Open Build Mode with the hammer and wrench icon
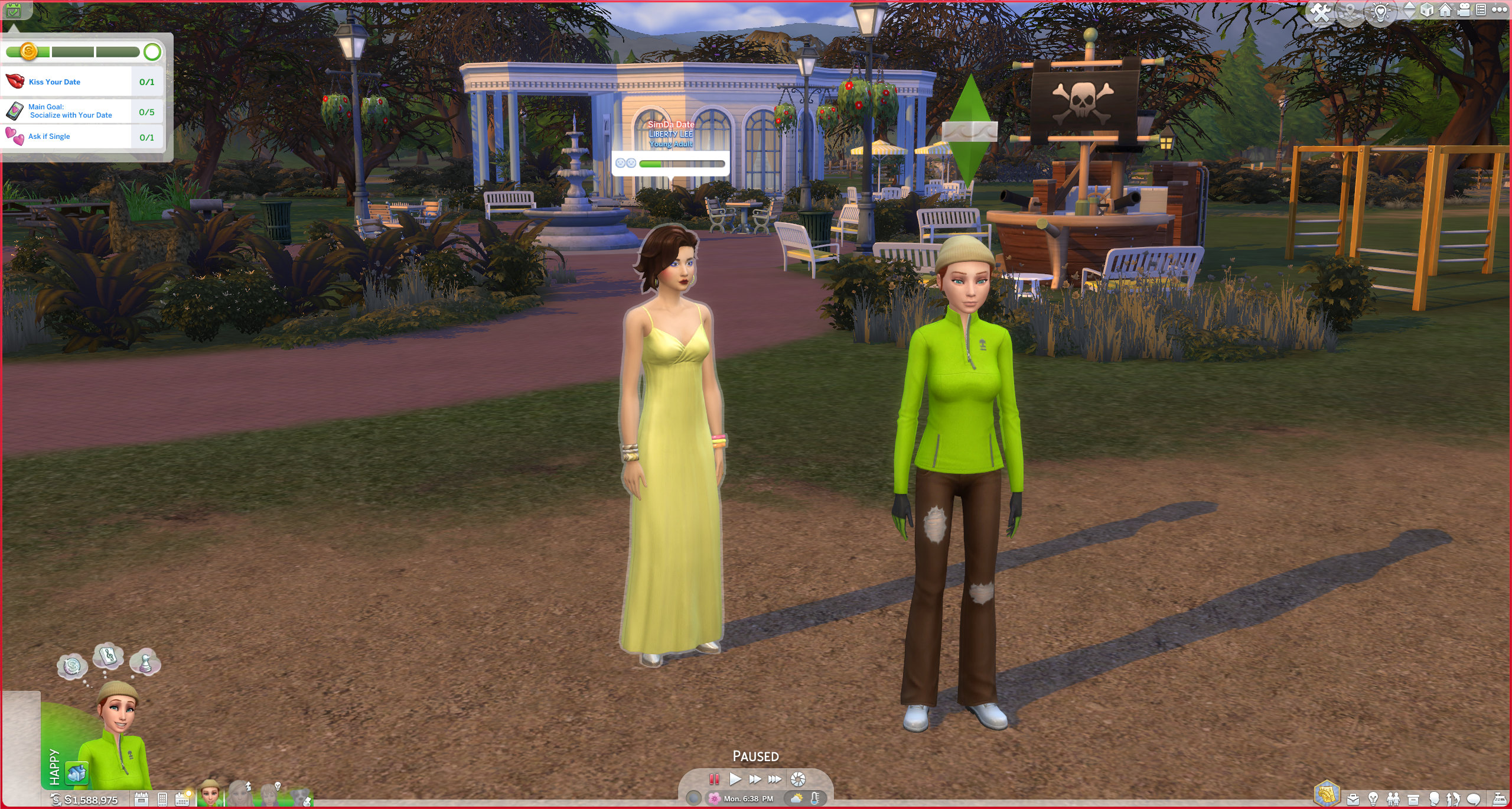 1320,10
